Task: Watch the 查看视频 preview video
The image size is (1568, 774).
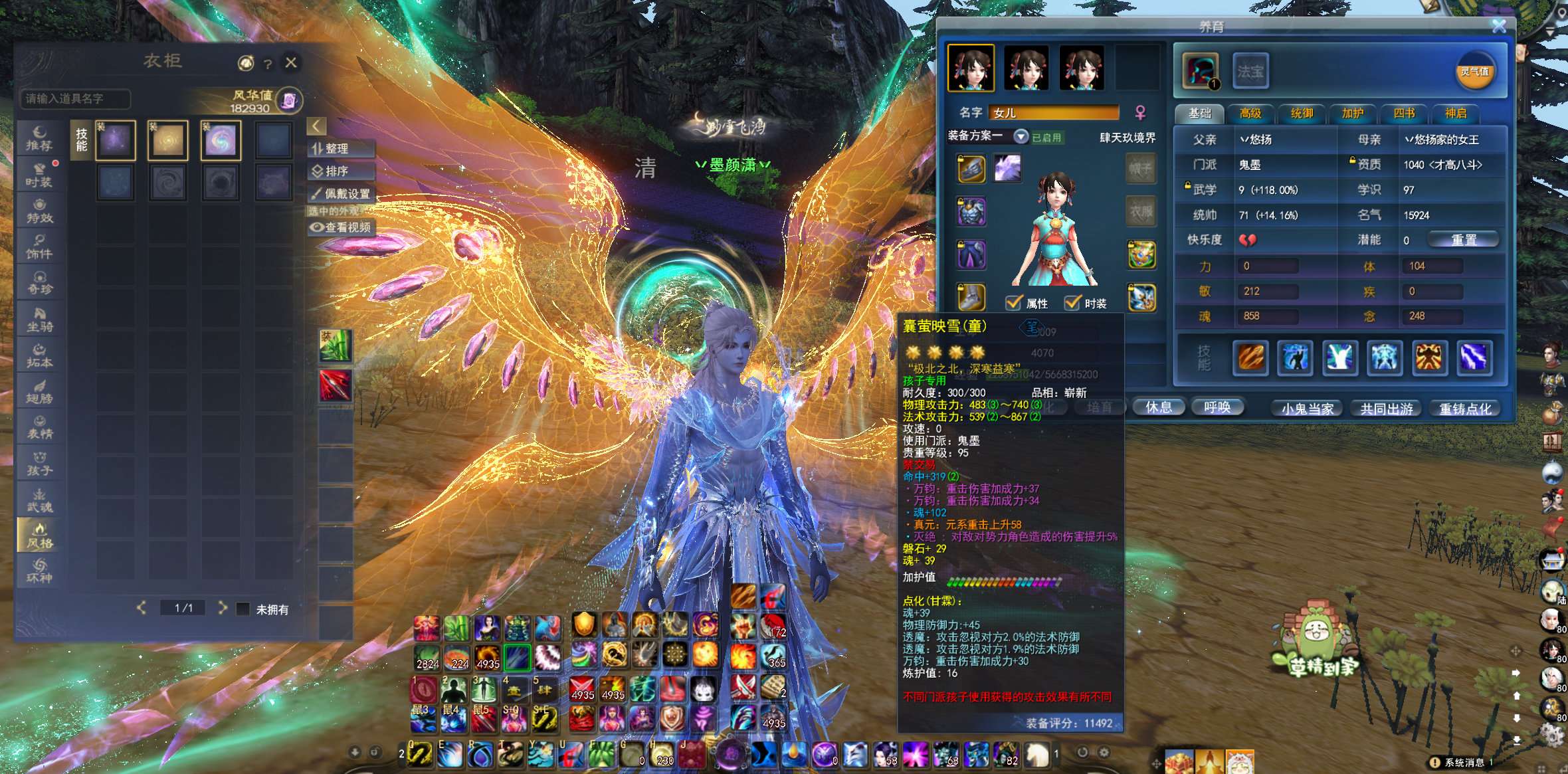Action: 342,227
